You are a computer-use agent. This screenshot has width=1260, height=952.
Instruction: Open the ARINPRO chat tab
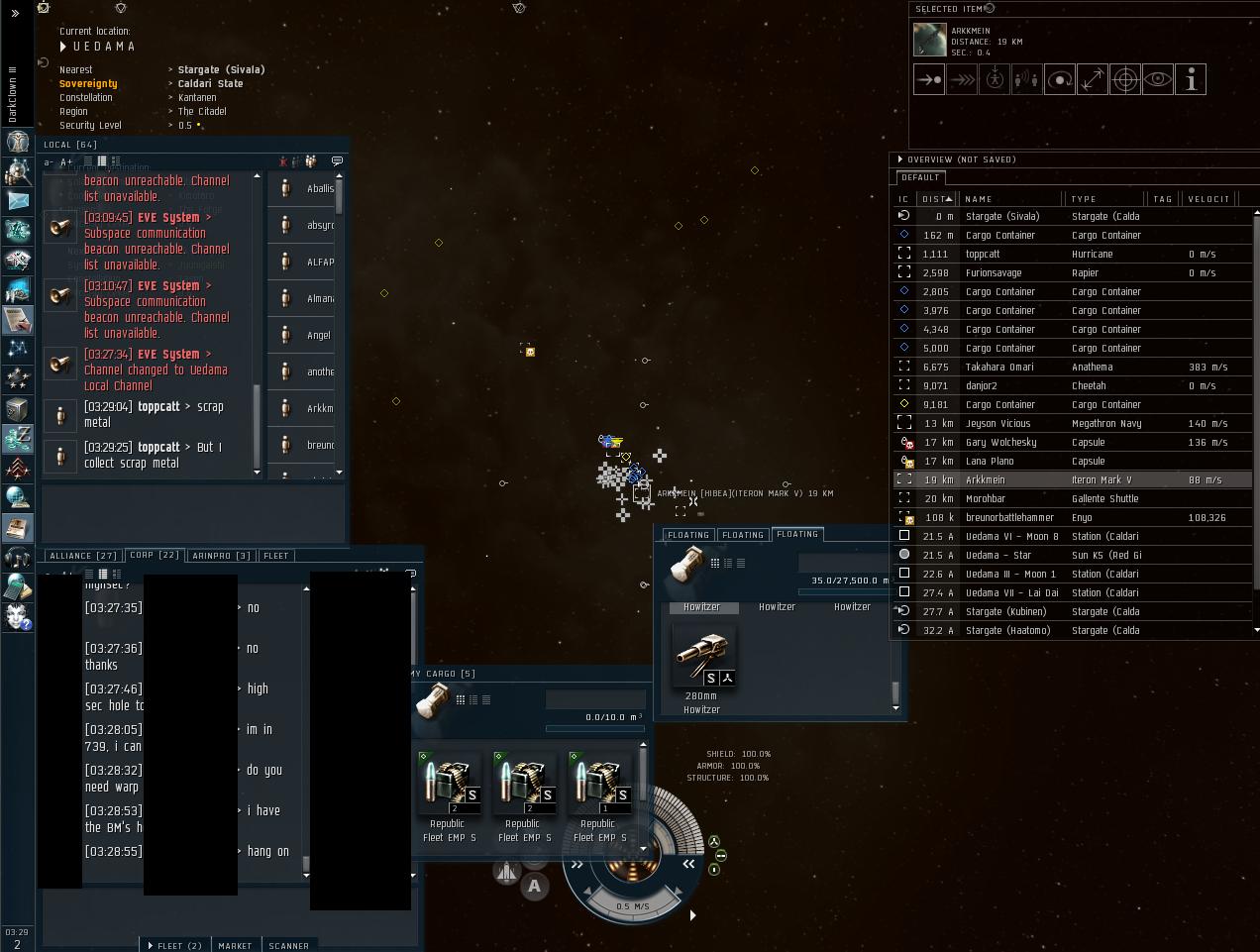click(x=222, y=556)
